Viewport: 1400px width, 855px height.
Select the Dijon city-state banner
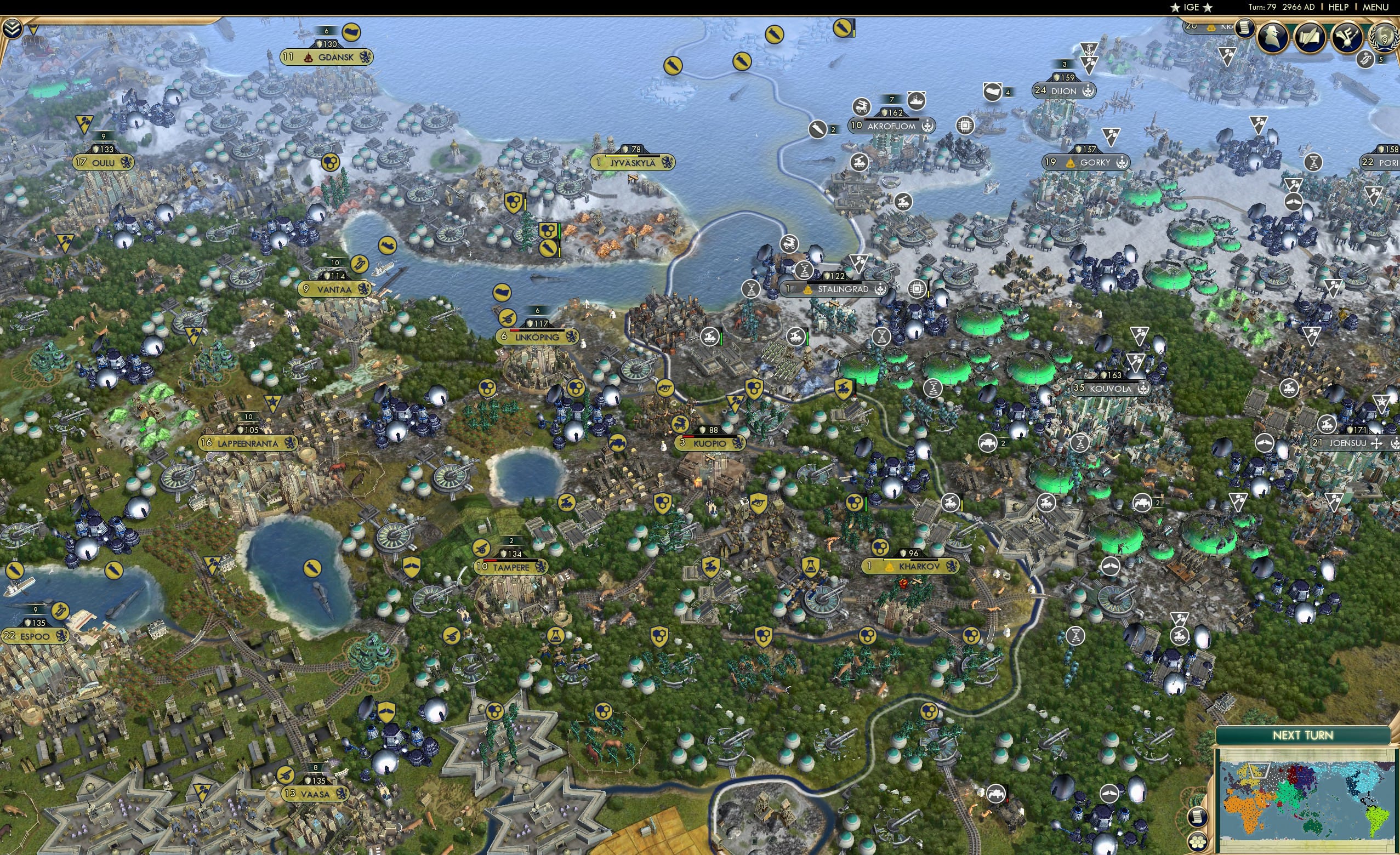tap(1064, 91)
